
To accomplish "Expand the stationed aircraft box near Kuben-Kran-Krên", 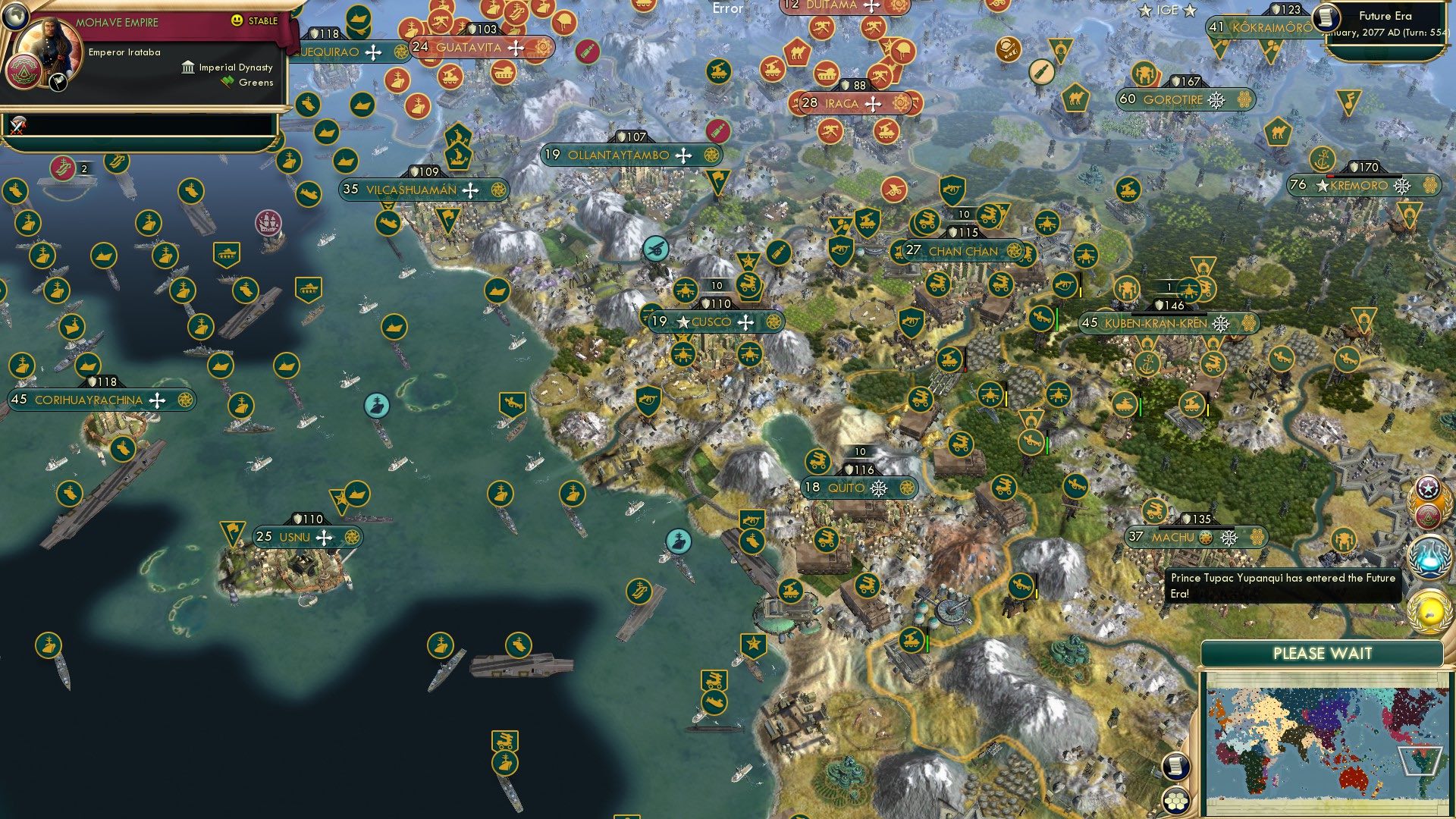I will [x=1166, y=287].
